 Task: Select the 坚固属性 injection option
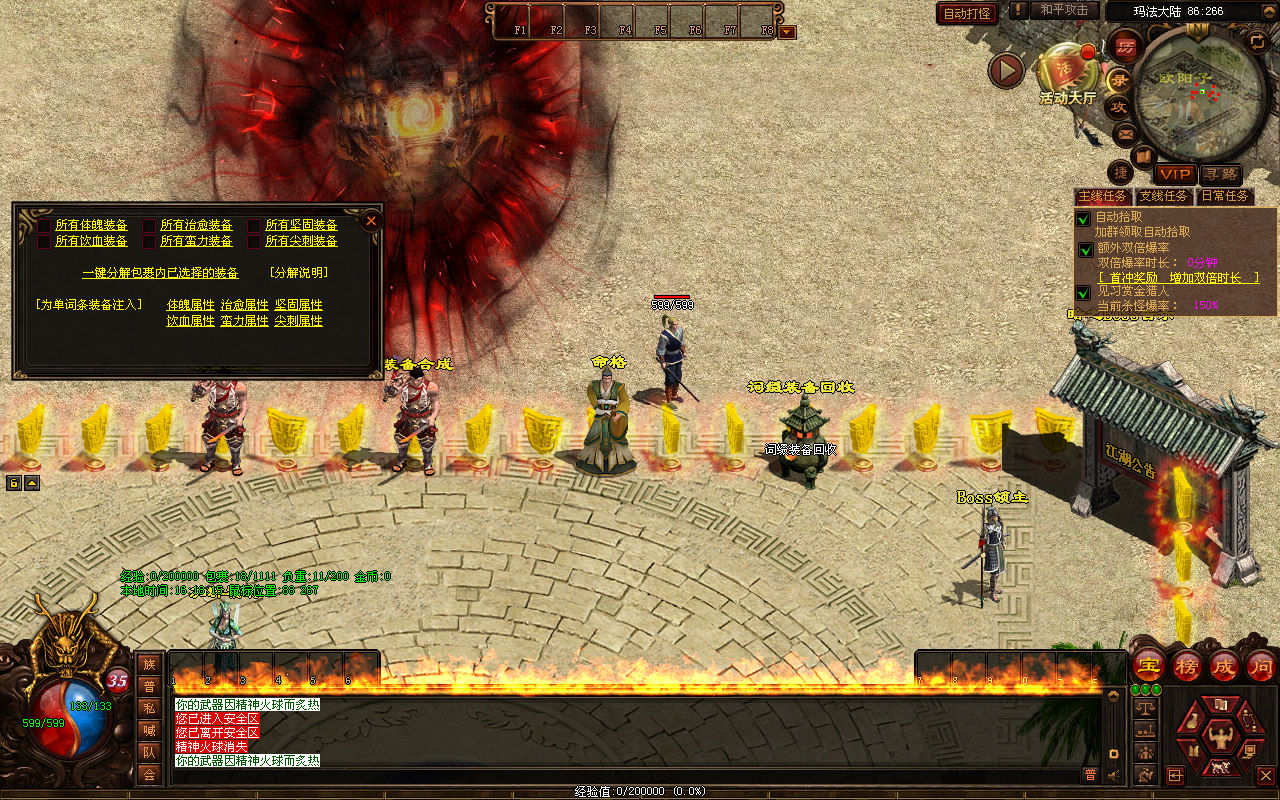coord(298,305)
